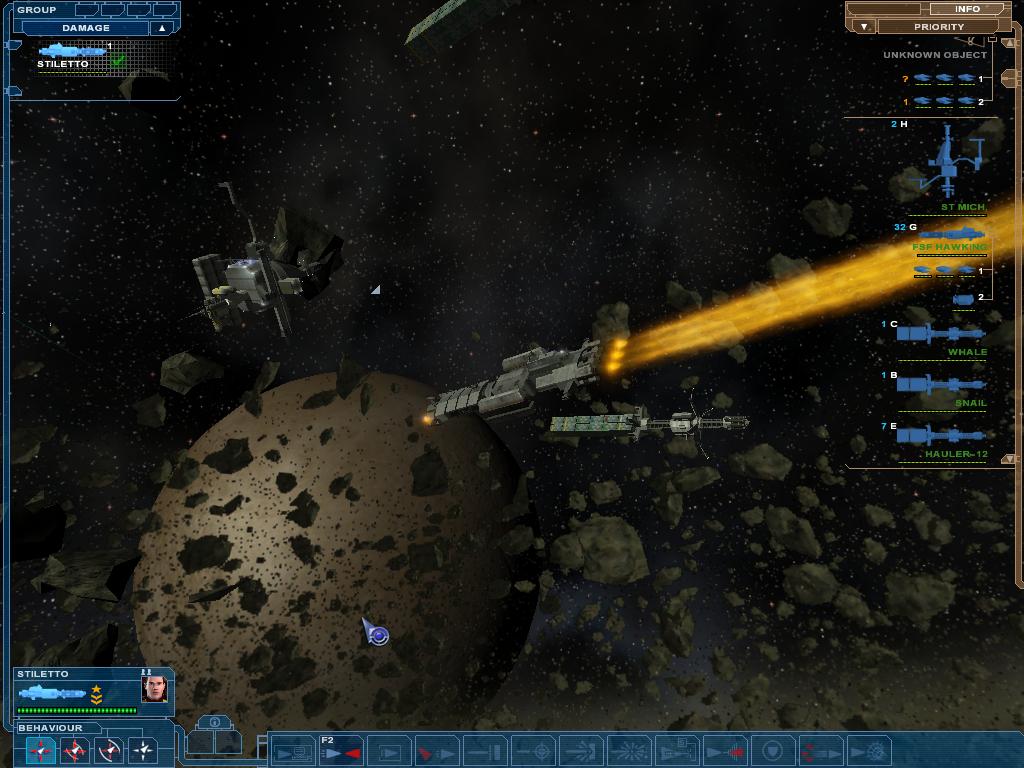The height and width of the screenshot is (768, 1024).
Task: Select the Whale ship in contacts list
Action: click(940, 336)
